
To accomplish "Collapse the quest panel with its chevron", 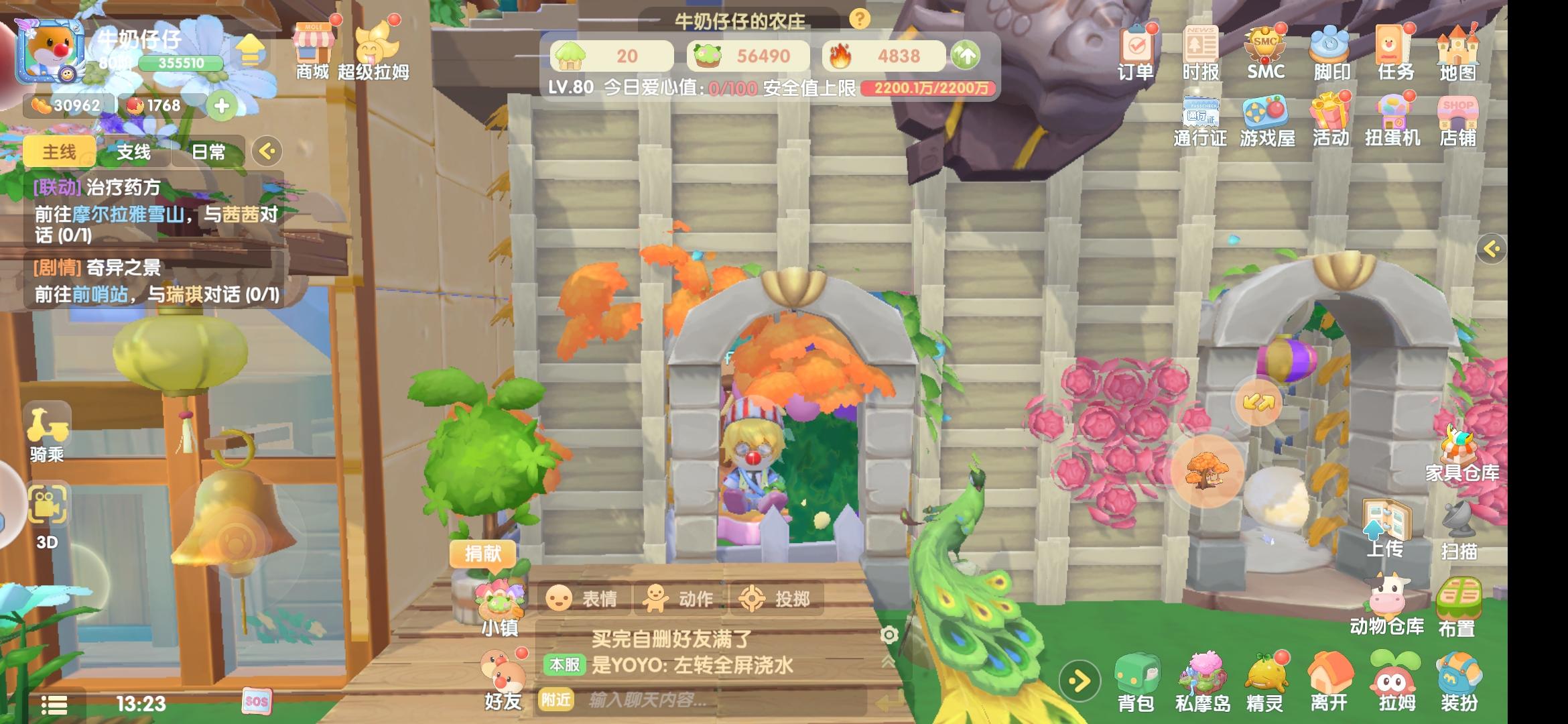I will pyautogui.click(x=268, y=151).
